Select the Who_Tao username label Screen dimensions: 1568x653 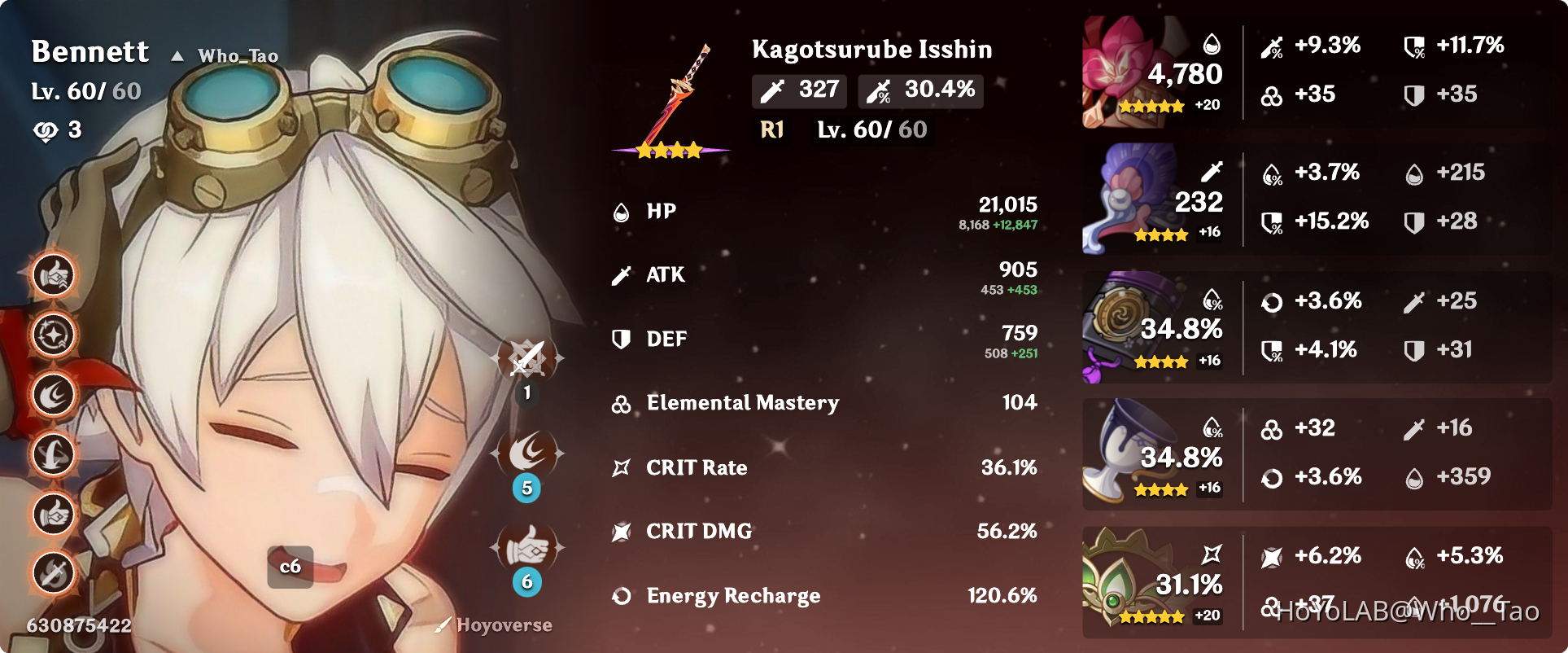pyautogui.click(x=238, y=55)
